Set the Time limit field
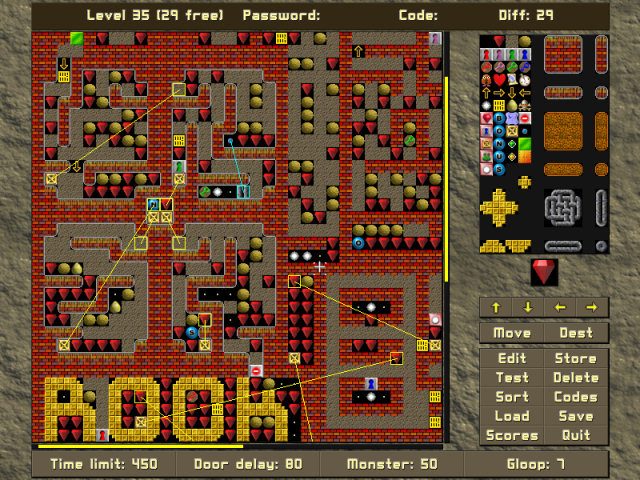 click(x=105, y=464)
